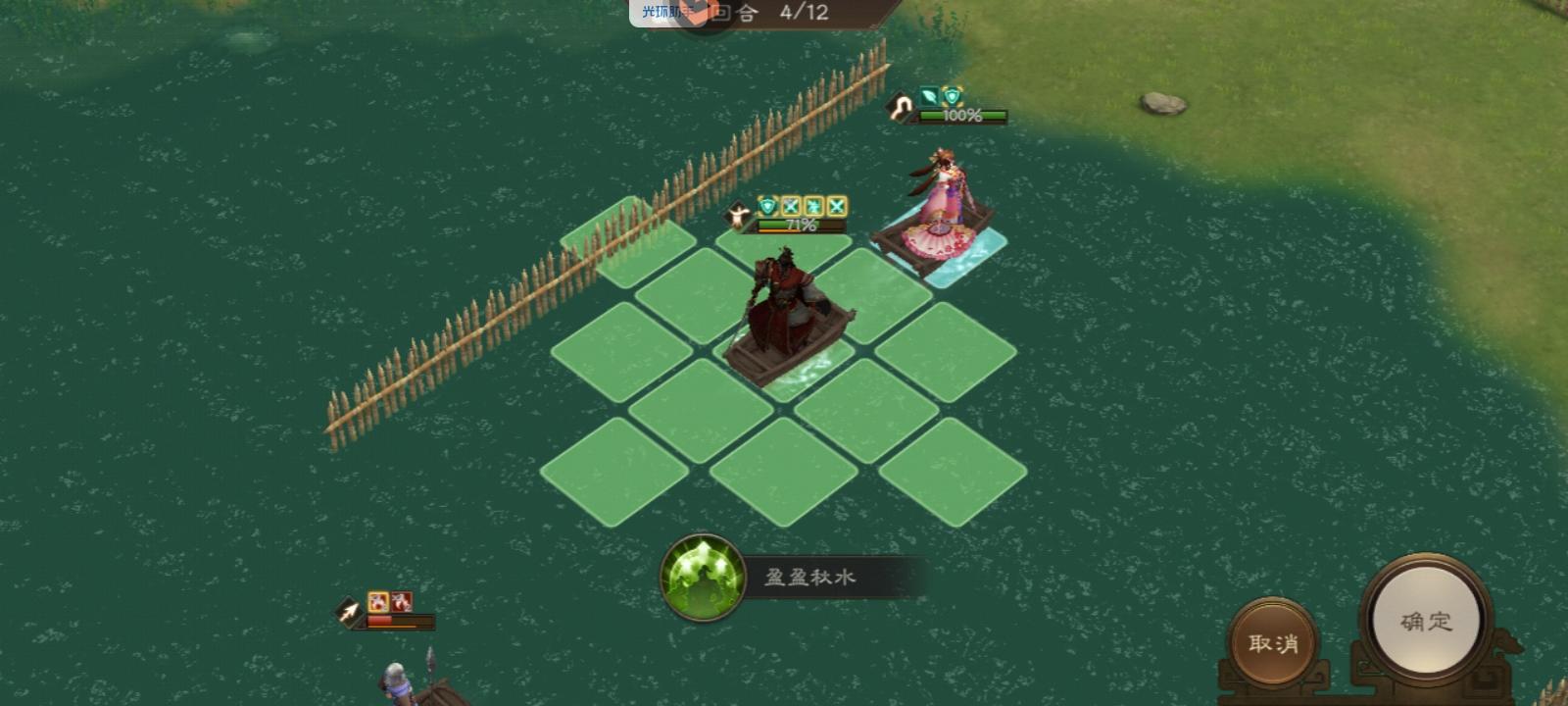Click the arrow cursor icon near the bottom-left unit

point(350,611)
